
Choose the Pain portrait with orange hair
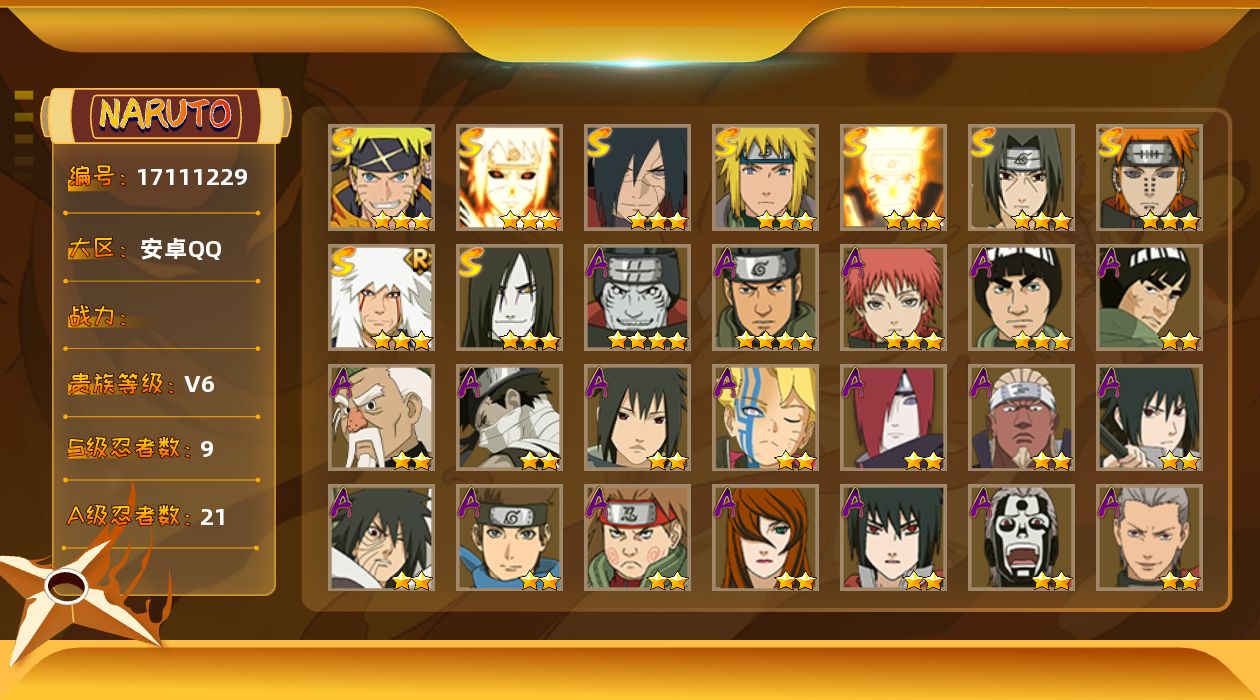(1149, 177)
